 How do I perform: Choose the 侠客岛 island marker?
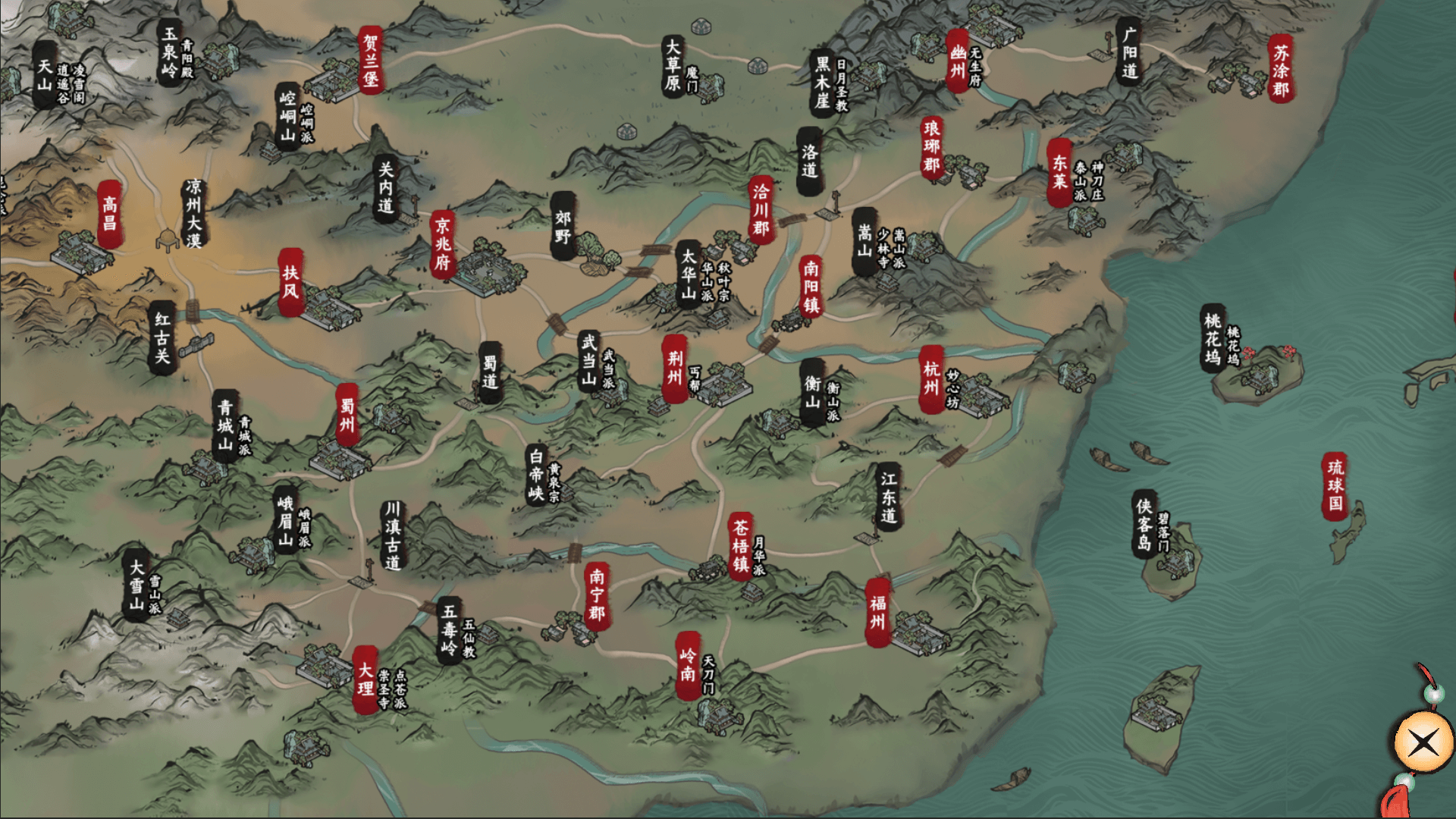pyautogui.click(x=1144, y=524)
